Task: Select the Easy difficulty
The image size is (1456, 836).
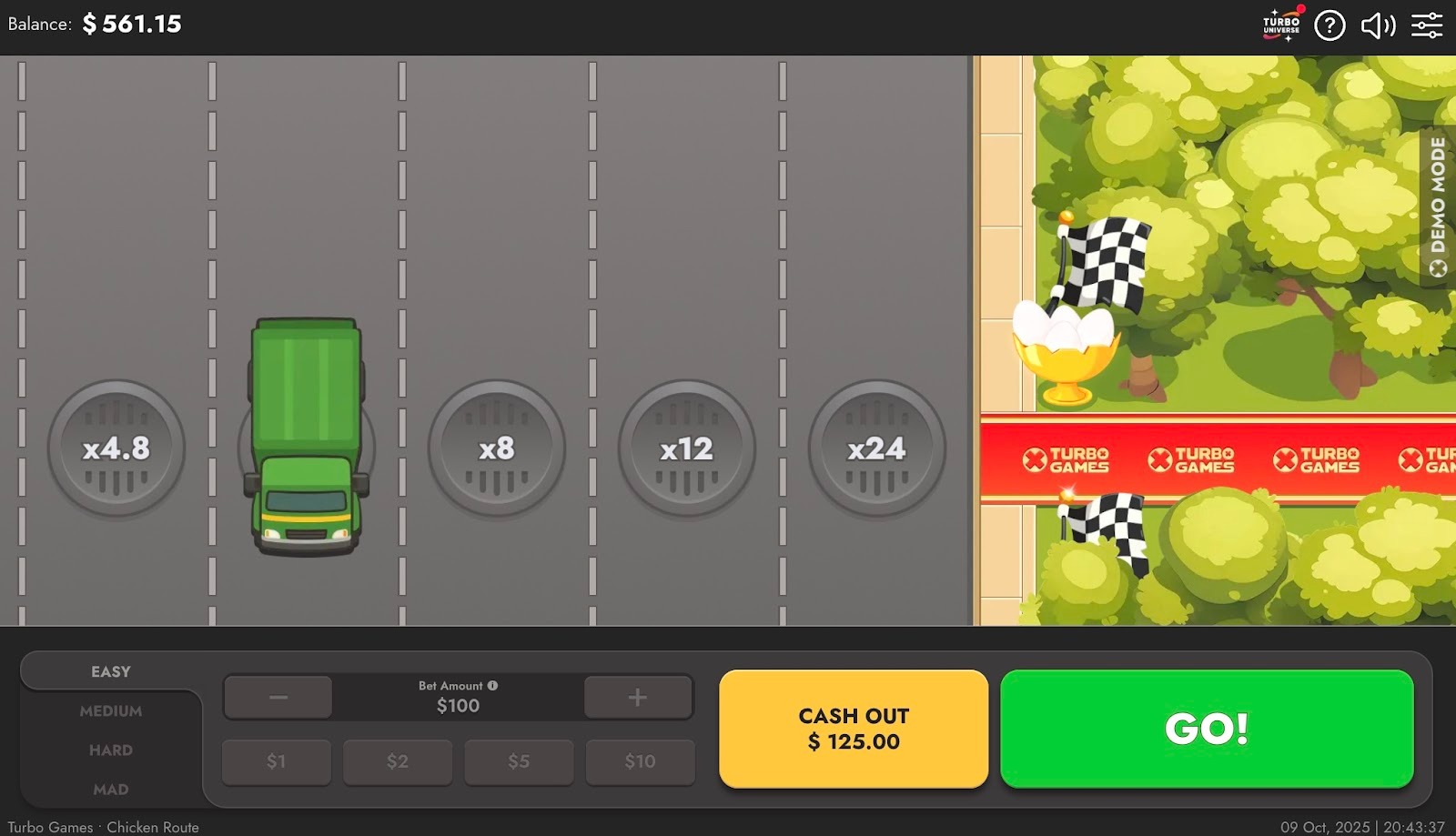Action: [x=111, y=671]
